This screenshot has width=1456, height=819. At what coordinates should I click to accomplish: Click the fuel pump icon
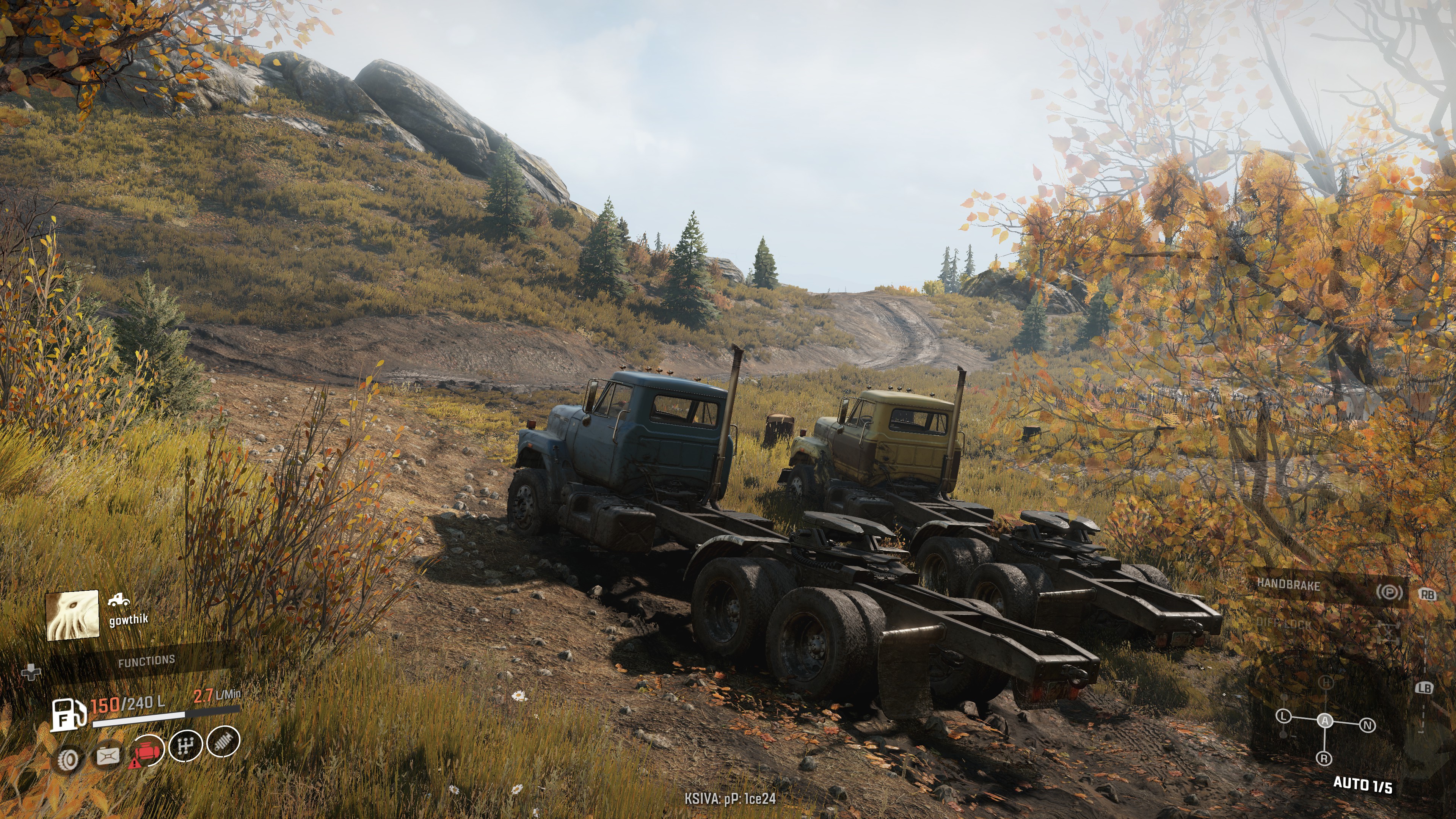click(68, 714)
